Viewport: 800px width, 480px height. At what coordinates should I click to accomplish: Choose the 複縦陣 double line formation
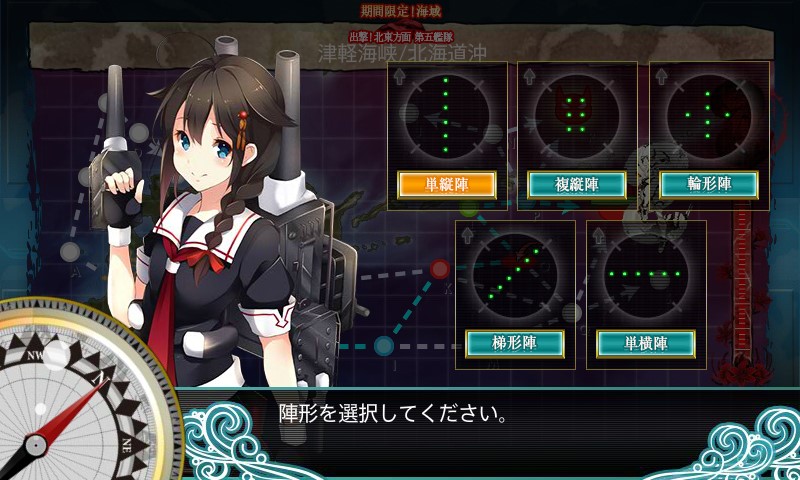(x=577, y=185)
